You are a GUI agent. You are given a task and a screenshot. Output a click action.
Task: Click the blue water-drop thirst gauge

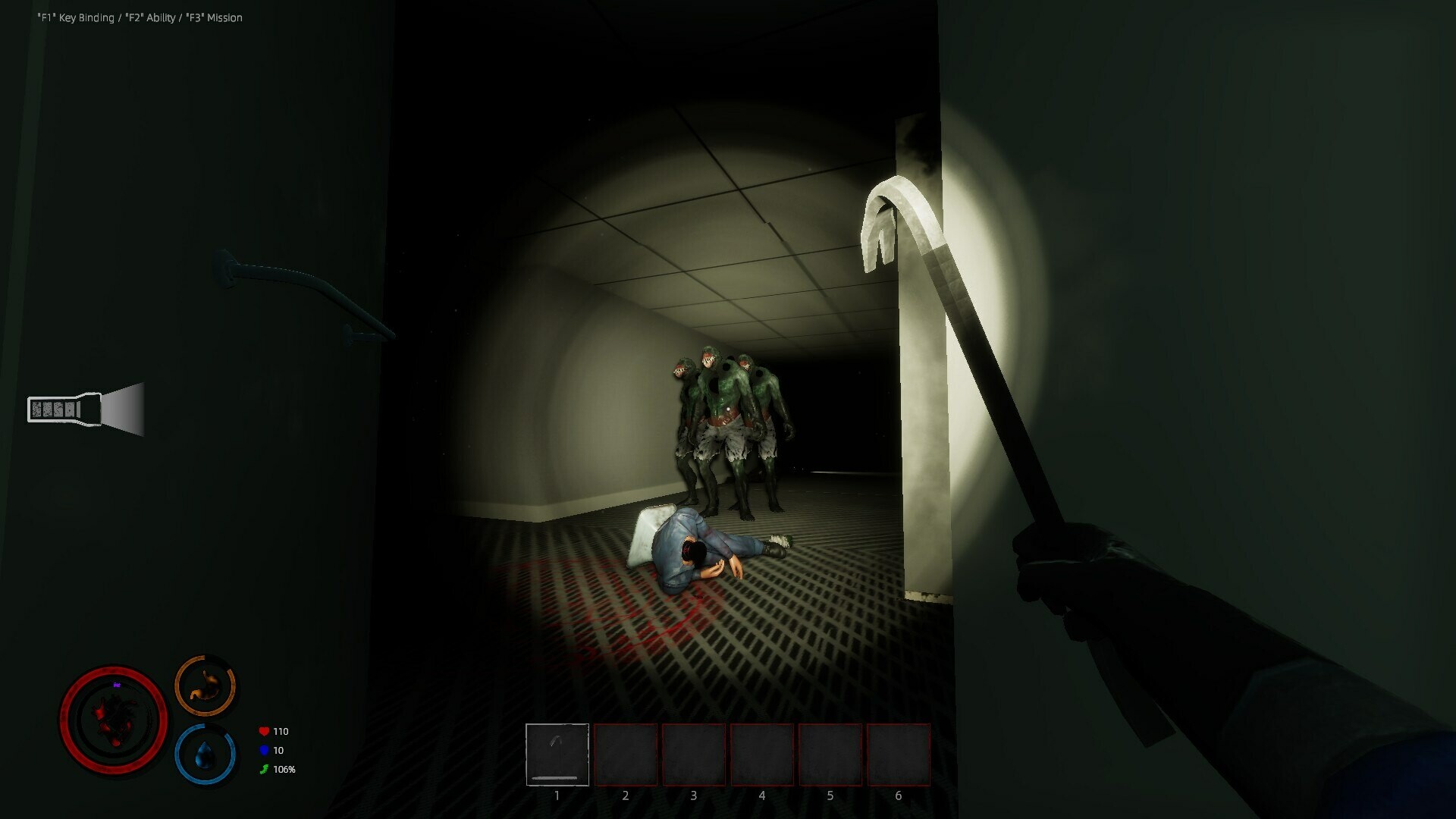(205, 754)
